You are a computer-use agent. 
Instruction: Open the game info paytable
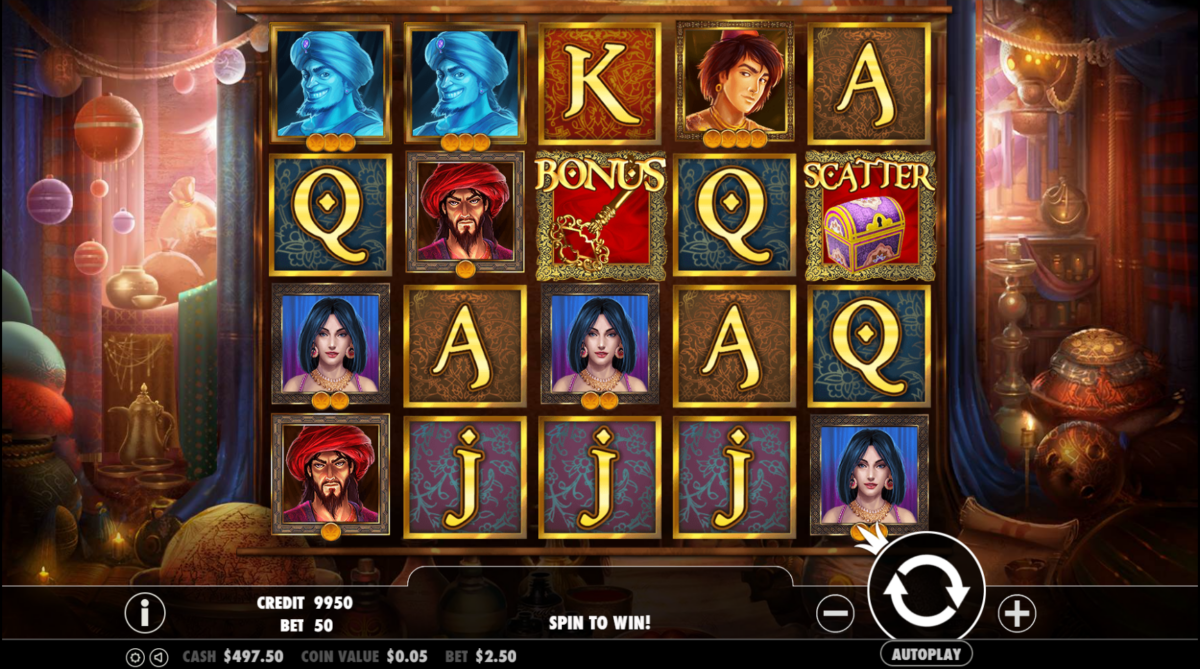click(x=145, y=612)
